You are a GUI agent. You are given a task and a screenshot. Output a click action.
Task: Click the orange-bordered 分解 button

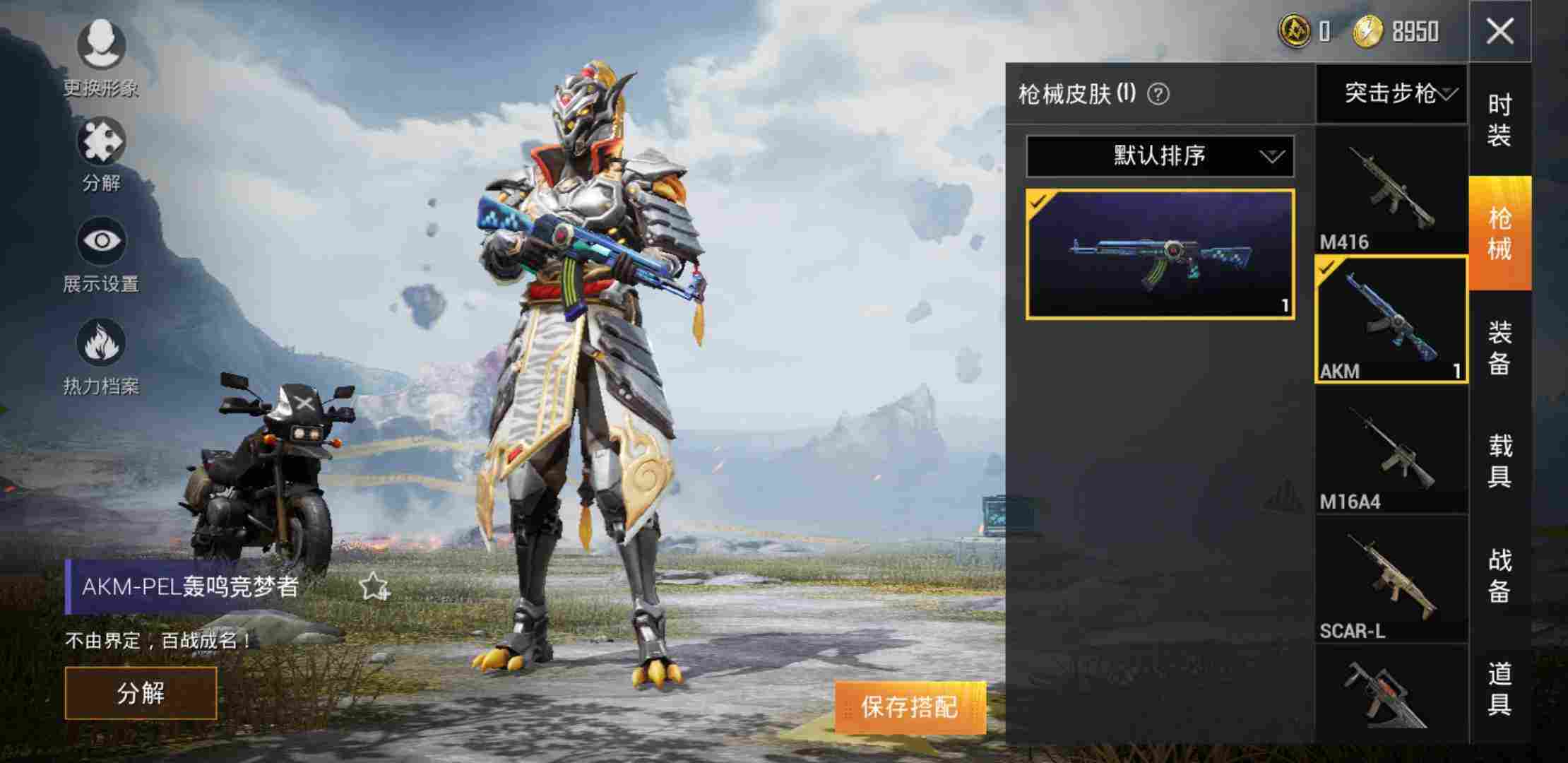click(141, 693)
